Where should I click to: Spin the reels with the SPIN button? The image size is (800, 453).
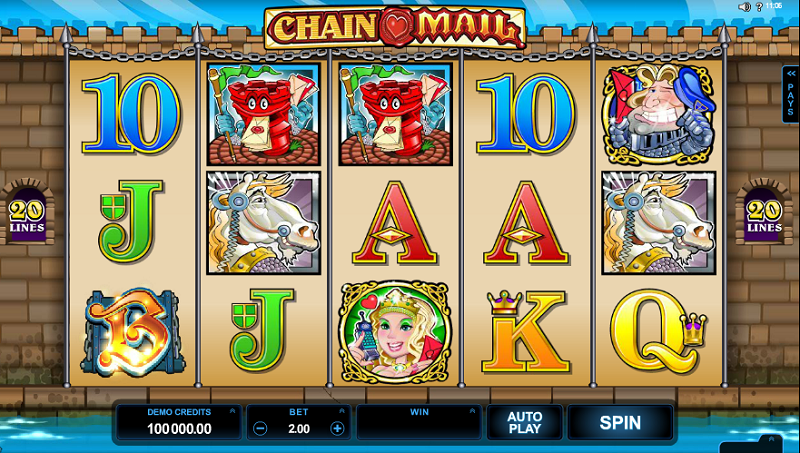click(x=620, y=422)
